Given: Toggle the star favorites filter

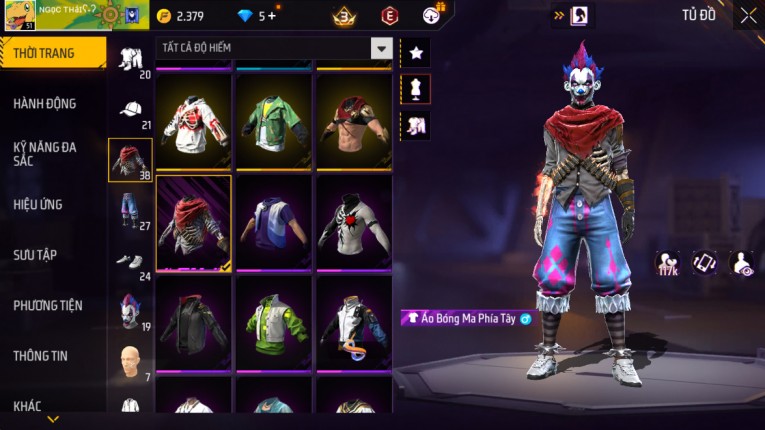Looking at the screenshot, I should point(415,52).
